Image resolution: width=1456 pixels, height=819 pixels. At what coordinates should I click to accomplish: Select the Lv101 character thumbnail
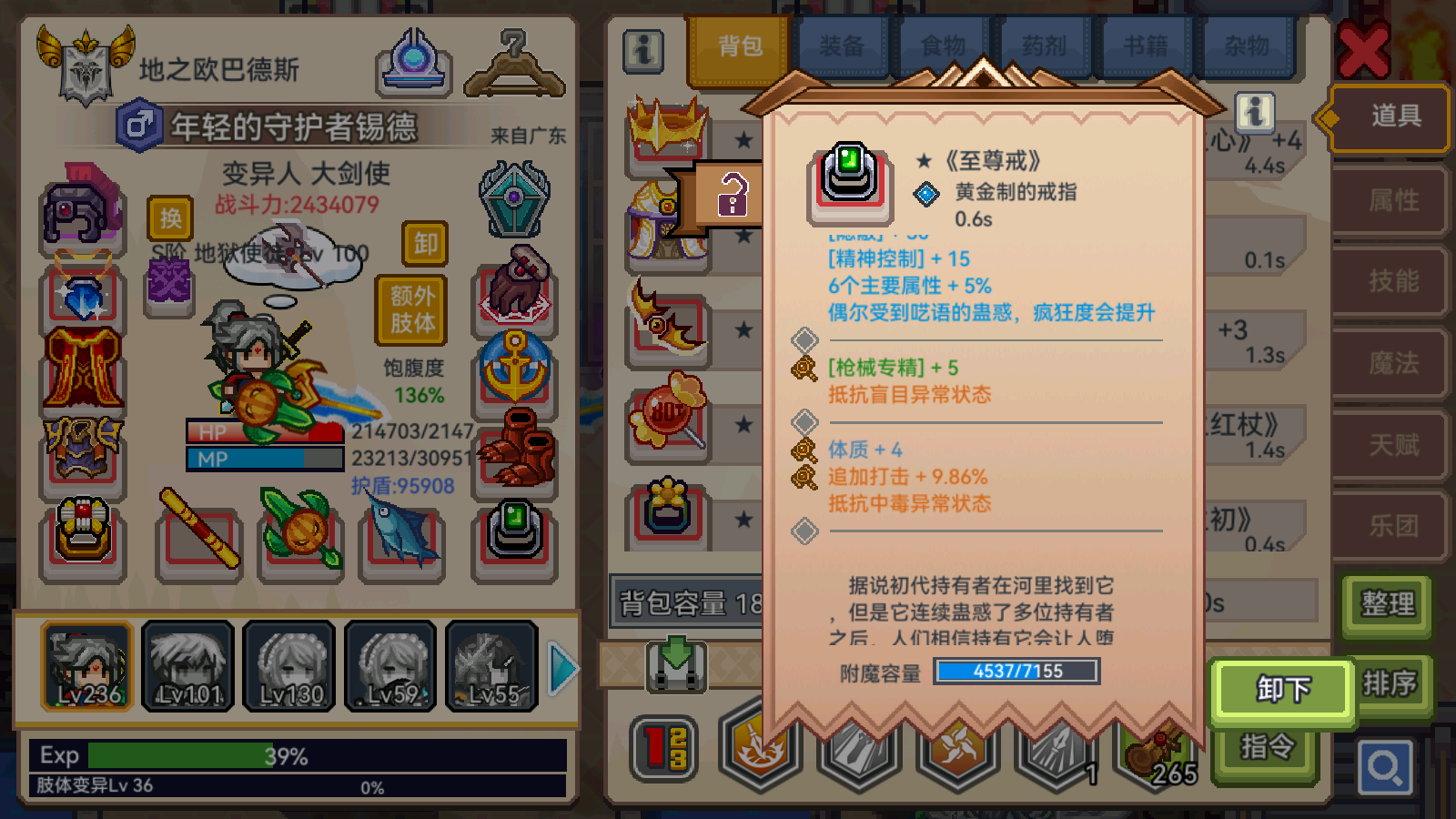187,669
